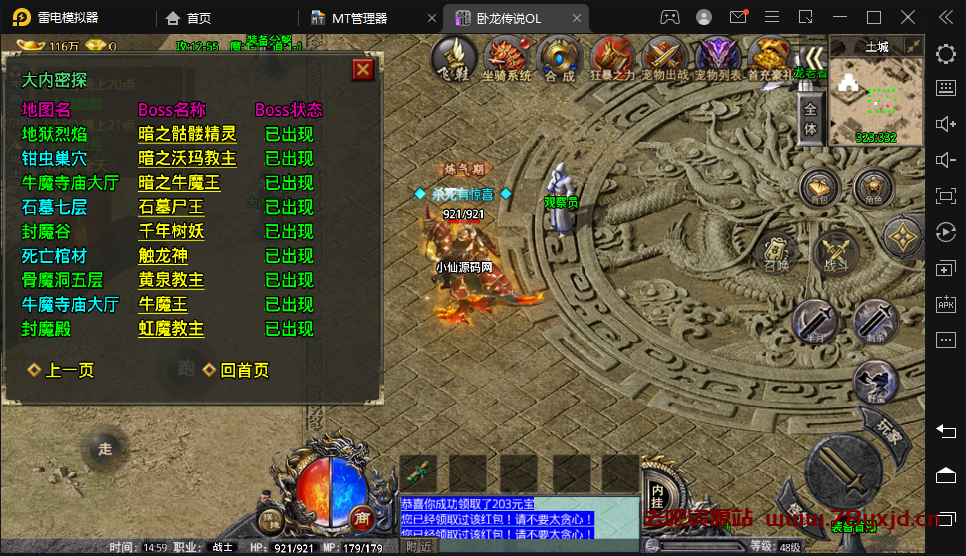Choose the 暗之沃玛教主 boss entry

187,158
